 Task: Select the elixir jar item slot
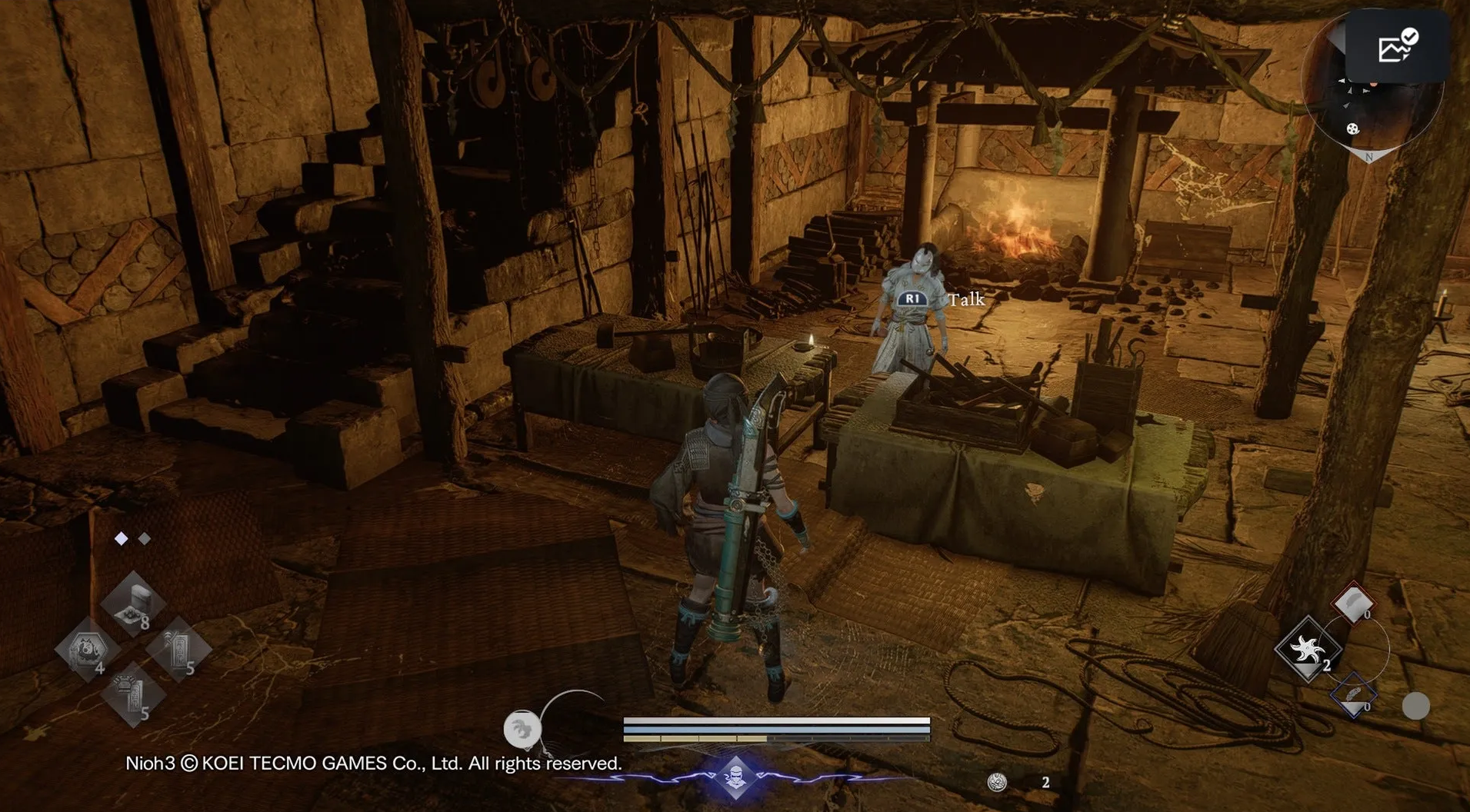point(133,604)
